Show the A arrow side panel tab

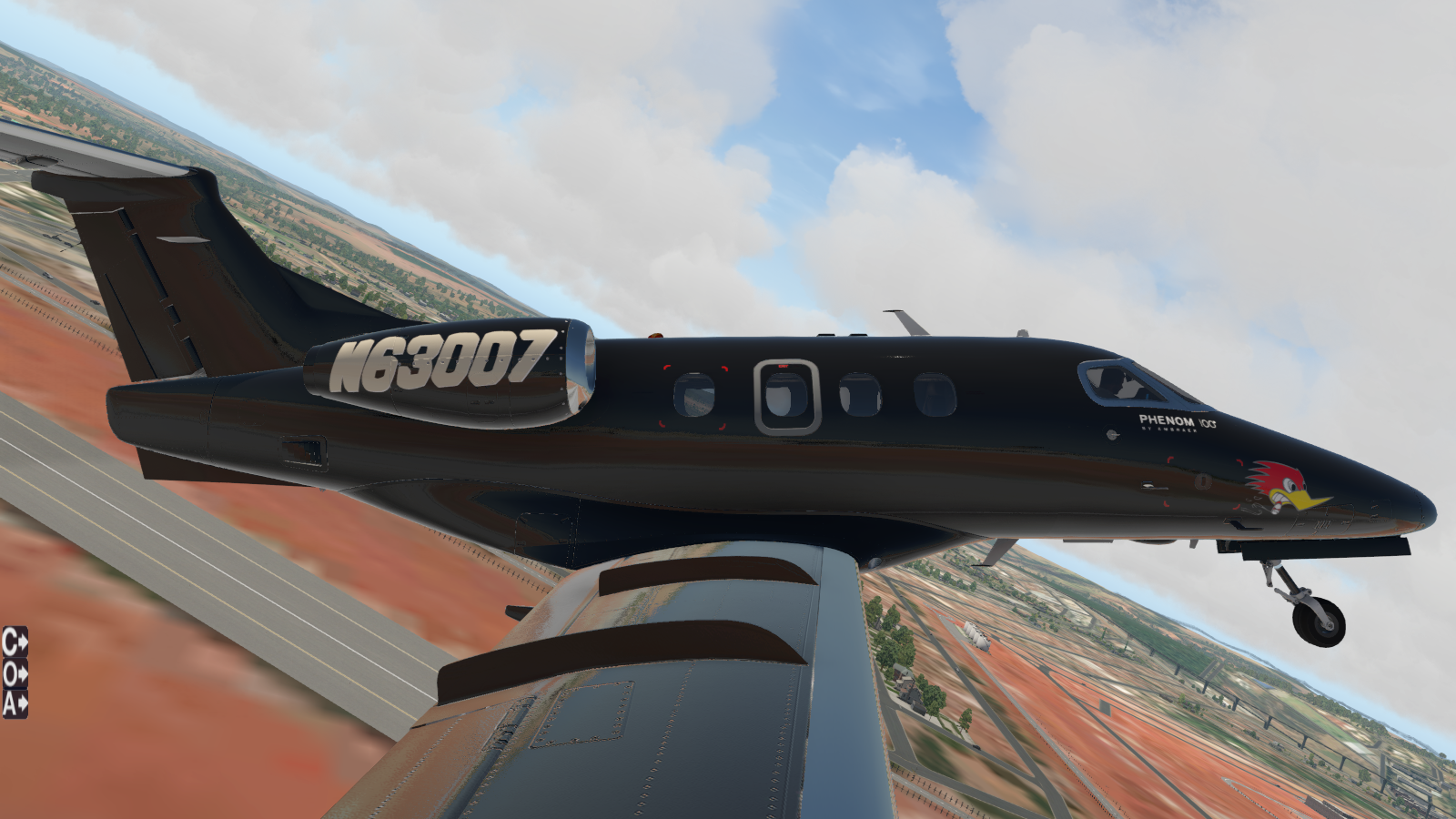pyautogui.click(x=15, y=703)
